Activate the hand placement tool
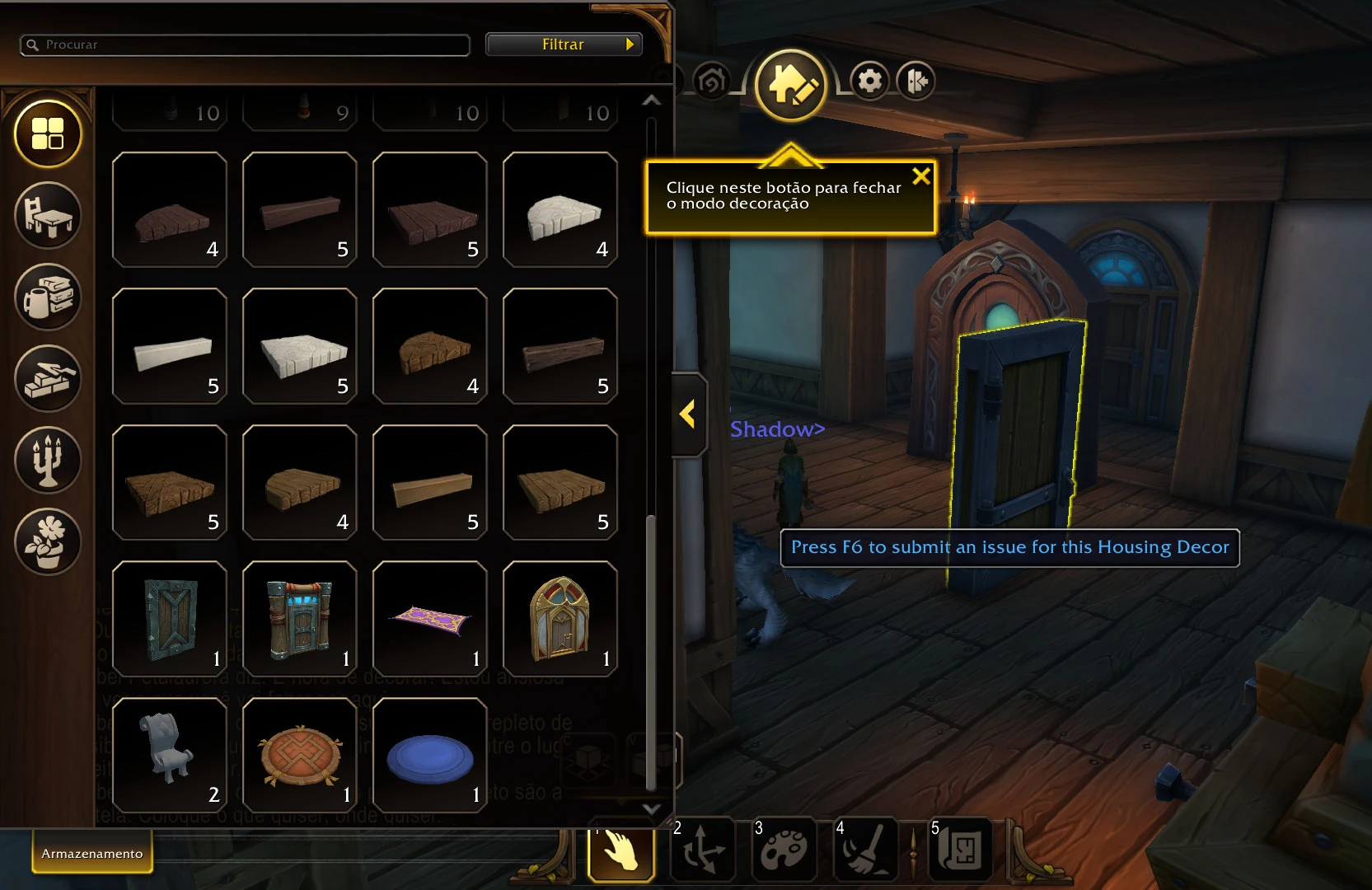Image resolution: width=1372 pixels, height=890 pixels. (621, 850)
